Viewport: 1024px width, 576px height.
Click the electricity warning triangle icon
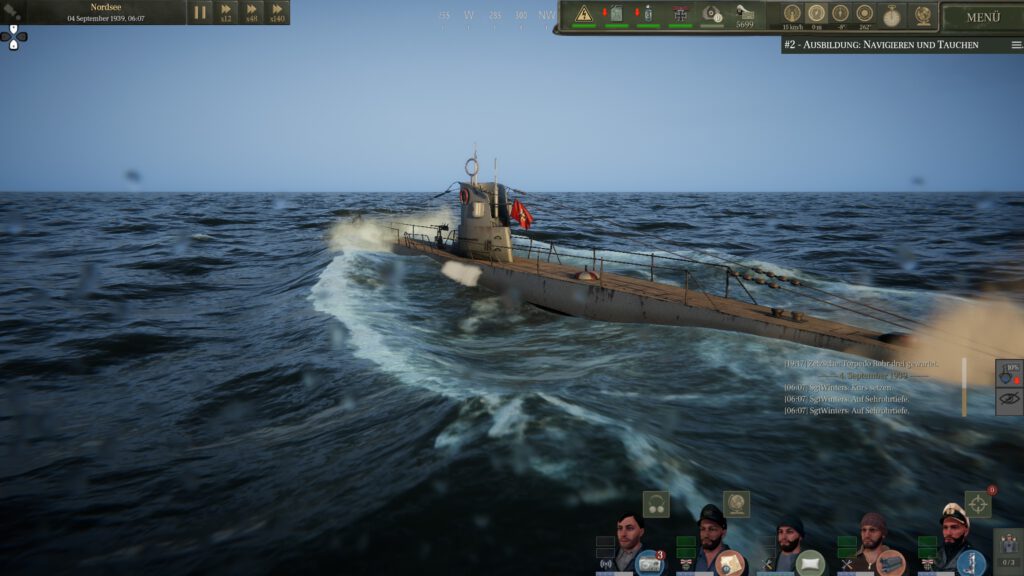pos(584,14)
